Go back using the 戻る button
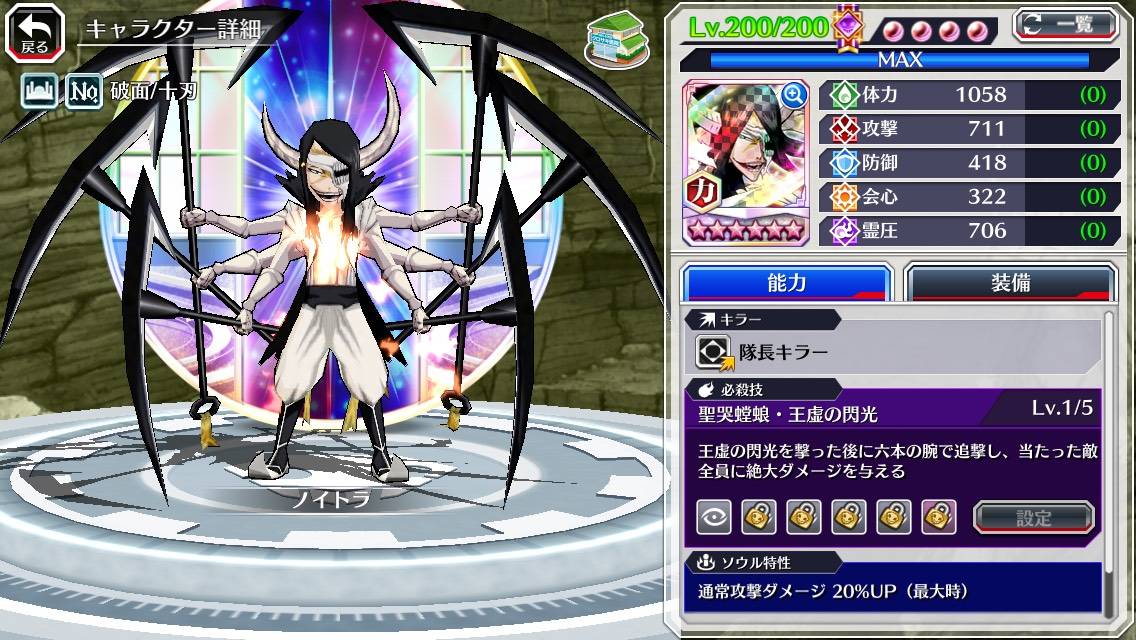 tap(34, 32)
